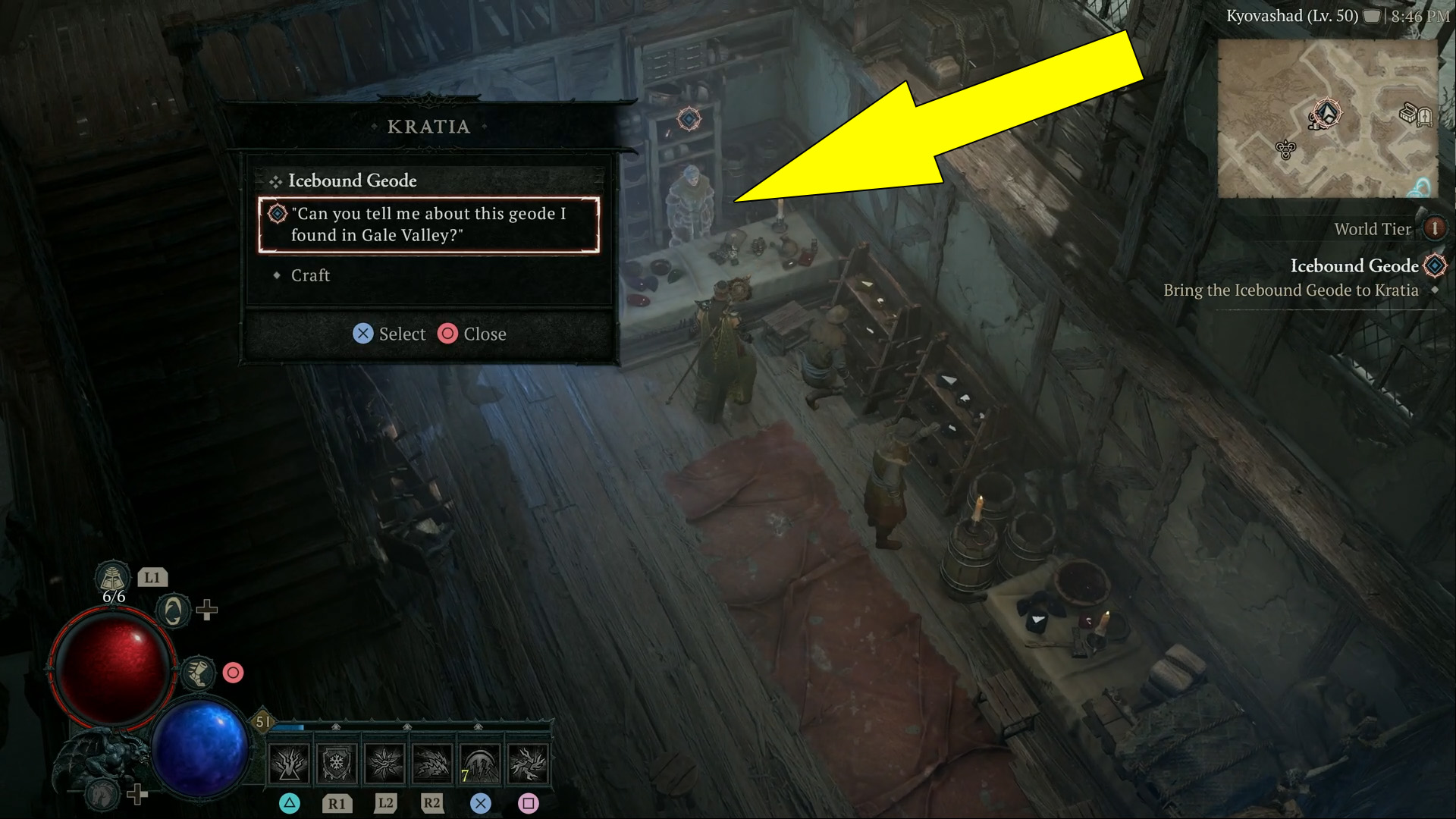Click the stash chest icon on the minimap
Image resolution: width=1456 pixels, height=819 pixels.
[1407, 114]
